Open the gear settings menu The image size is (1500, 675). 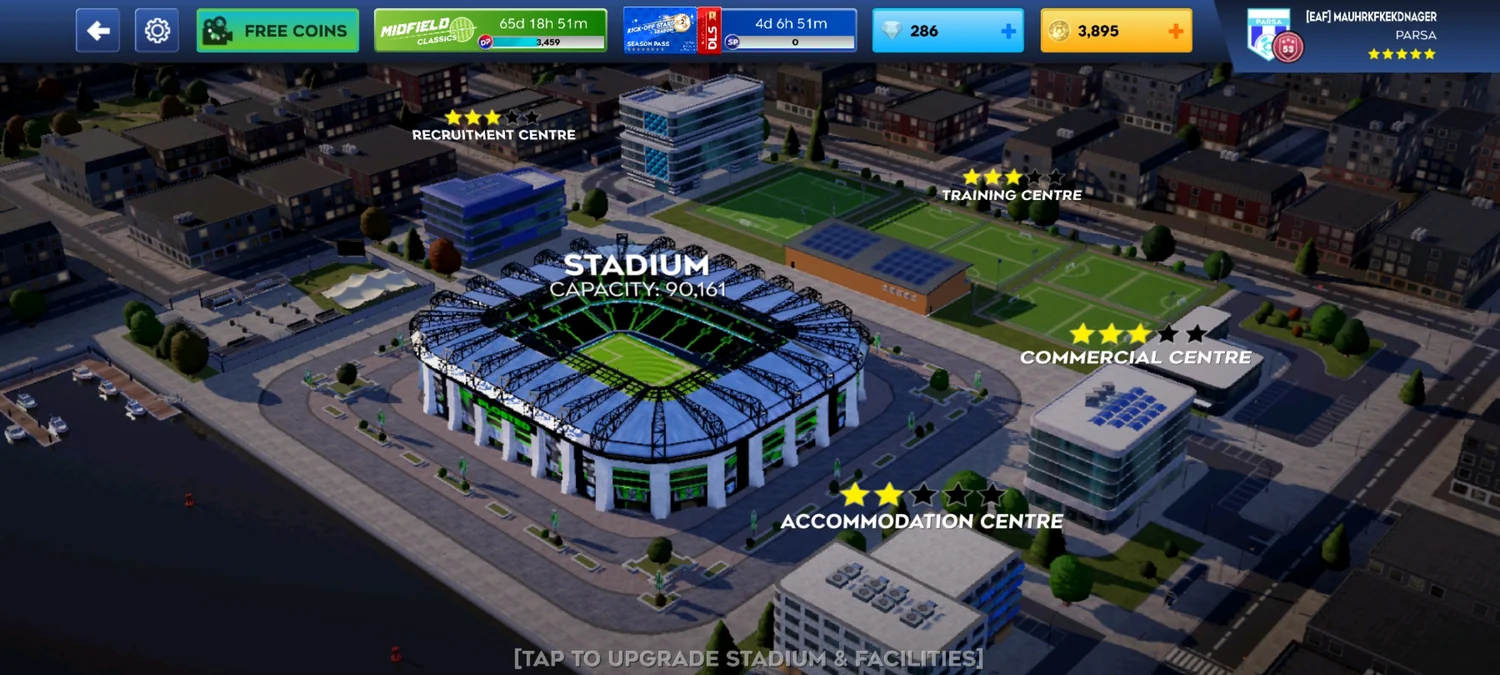(157, 31)
